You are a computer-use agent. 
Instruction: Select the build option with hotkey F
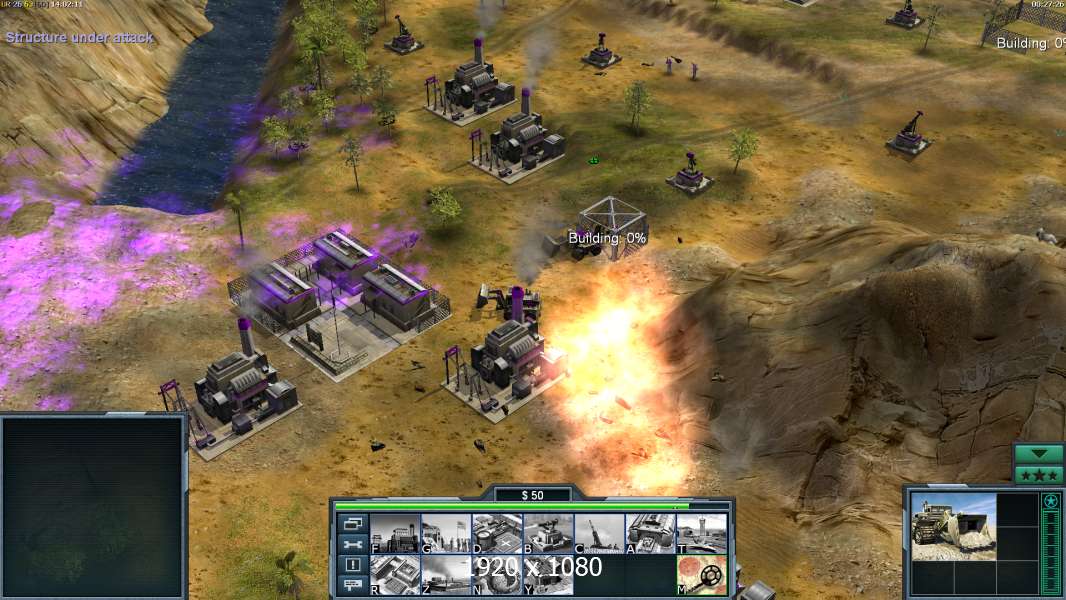coord(395,533)
